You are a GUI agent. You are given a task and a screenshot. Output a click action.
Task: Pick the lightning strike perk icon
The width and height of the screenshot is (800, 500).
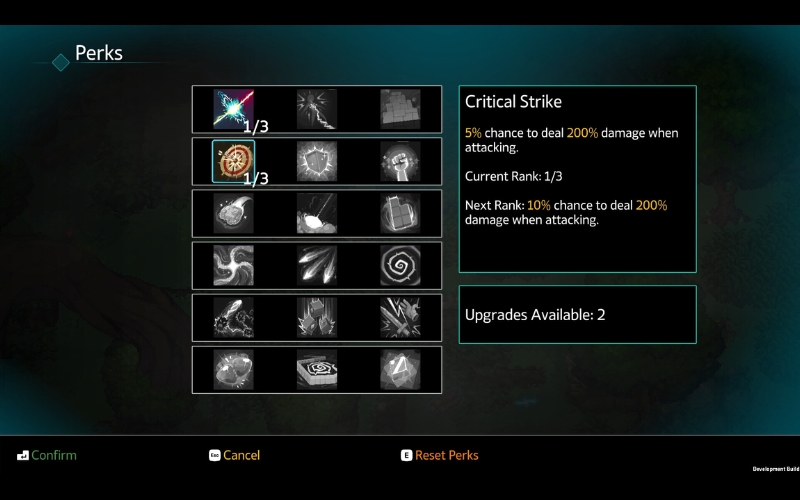pos(317,109)
